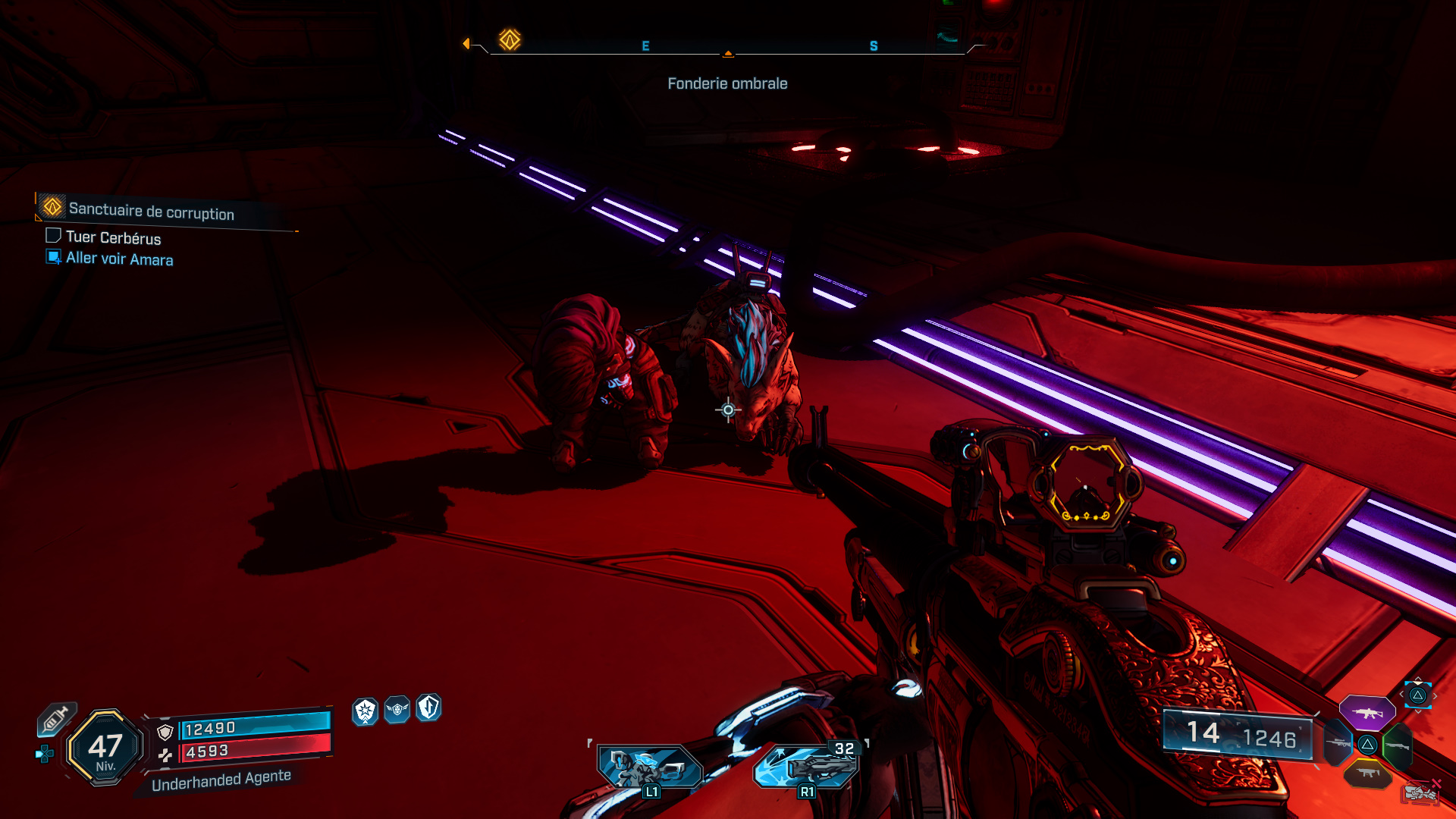Activate the soldier action skill icon
The width and height of the screenshot is (1456, 819).
click(649, 767)
